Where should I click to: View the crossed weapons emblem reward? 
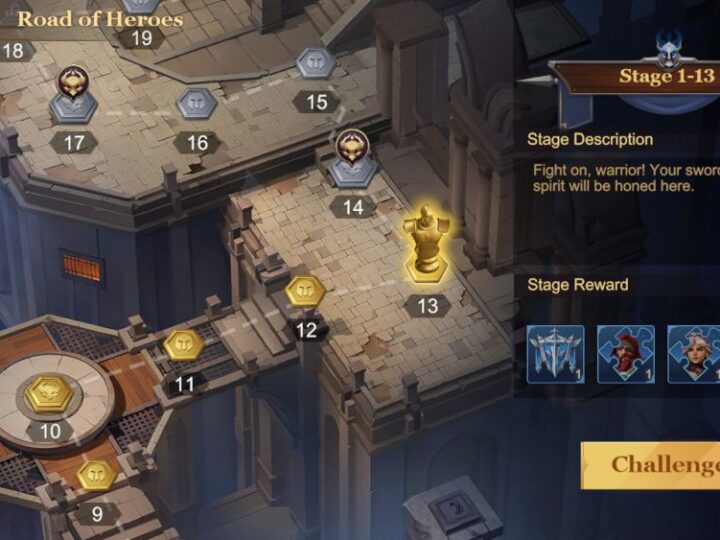(x=555, y=354)
